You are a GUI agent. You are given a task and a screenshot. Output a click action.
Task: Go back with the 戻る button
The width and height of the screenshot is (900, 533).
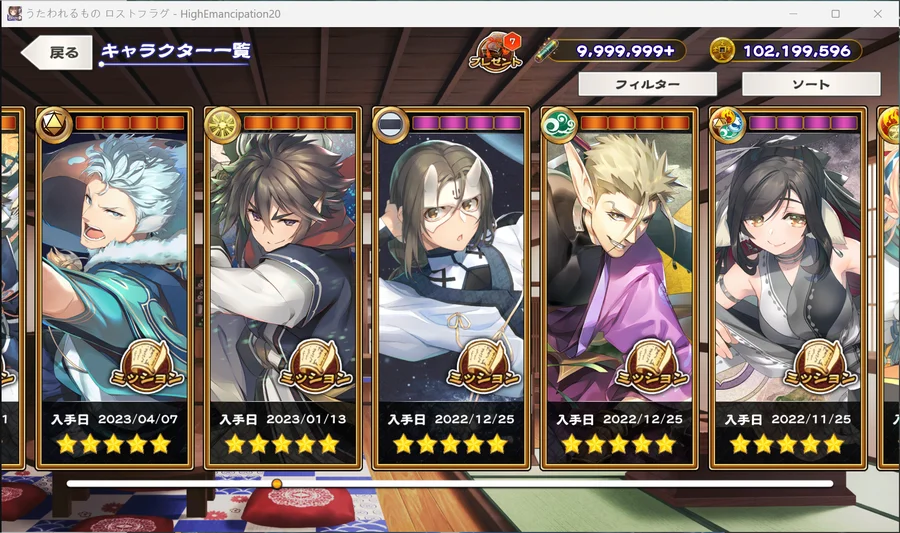tap(58, 53)
